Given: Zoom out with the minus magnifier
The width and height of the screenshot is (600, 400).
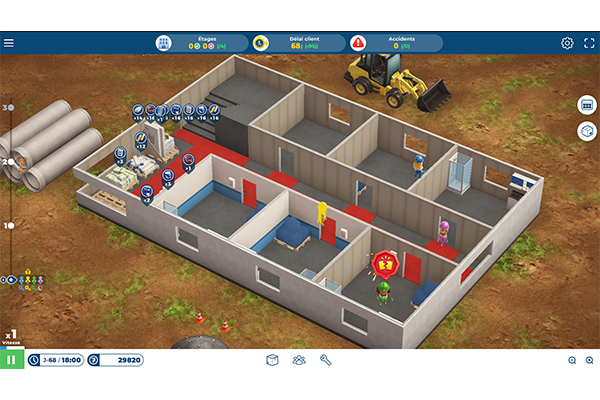Looking at the screenshot, I should click(x=588, y=360).
